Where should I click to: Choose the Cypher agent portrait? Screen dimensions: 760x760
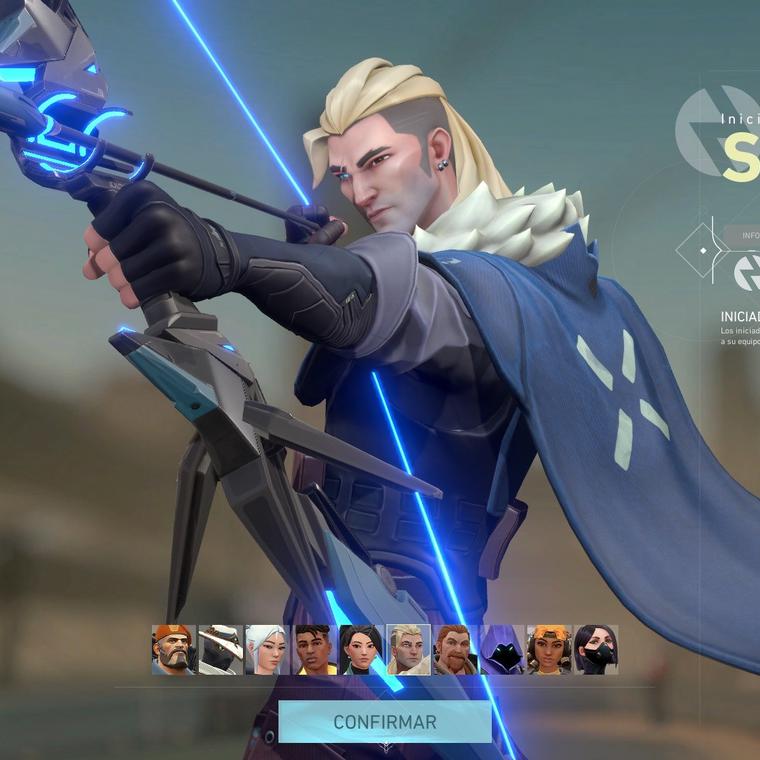tap(220, 650)
